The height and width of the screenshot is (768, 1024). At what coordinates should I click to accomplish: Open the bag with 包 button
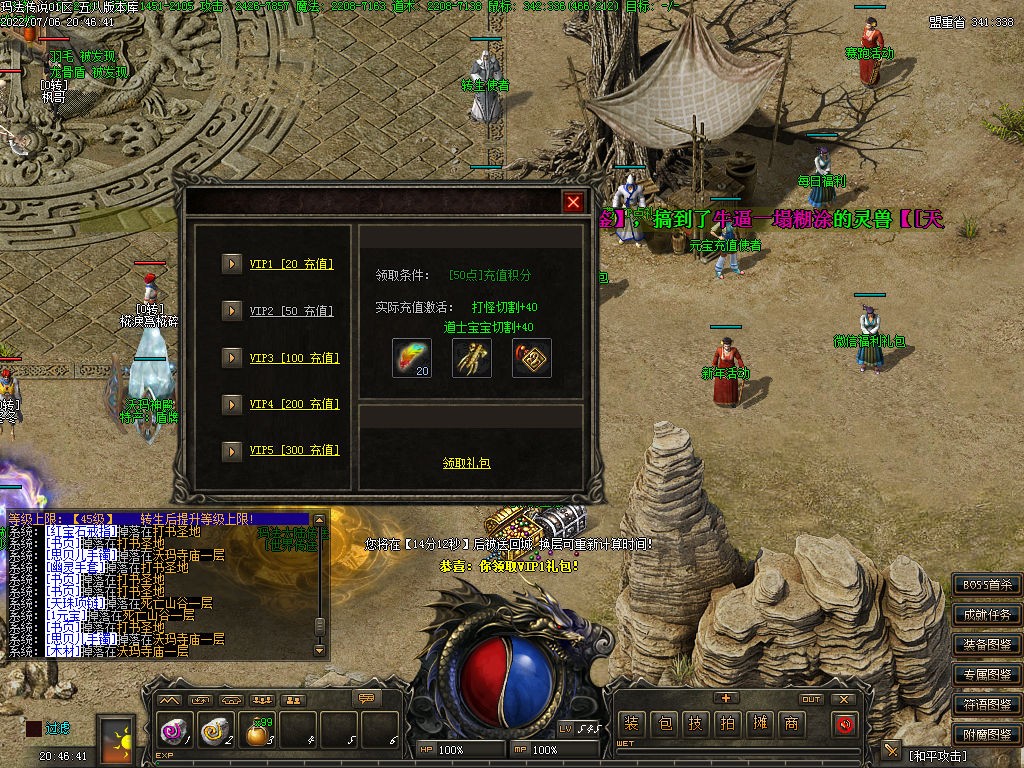tap(663, 723)
